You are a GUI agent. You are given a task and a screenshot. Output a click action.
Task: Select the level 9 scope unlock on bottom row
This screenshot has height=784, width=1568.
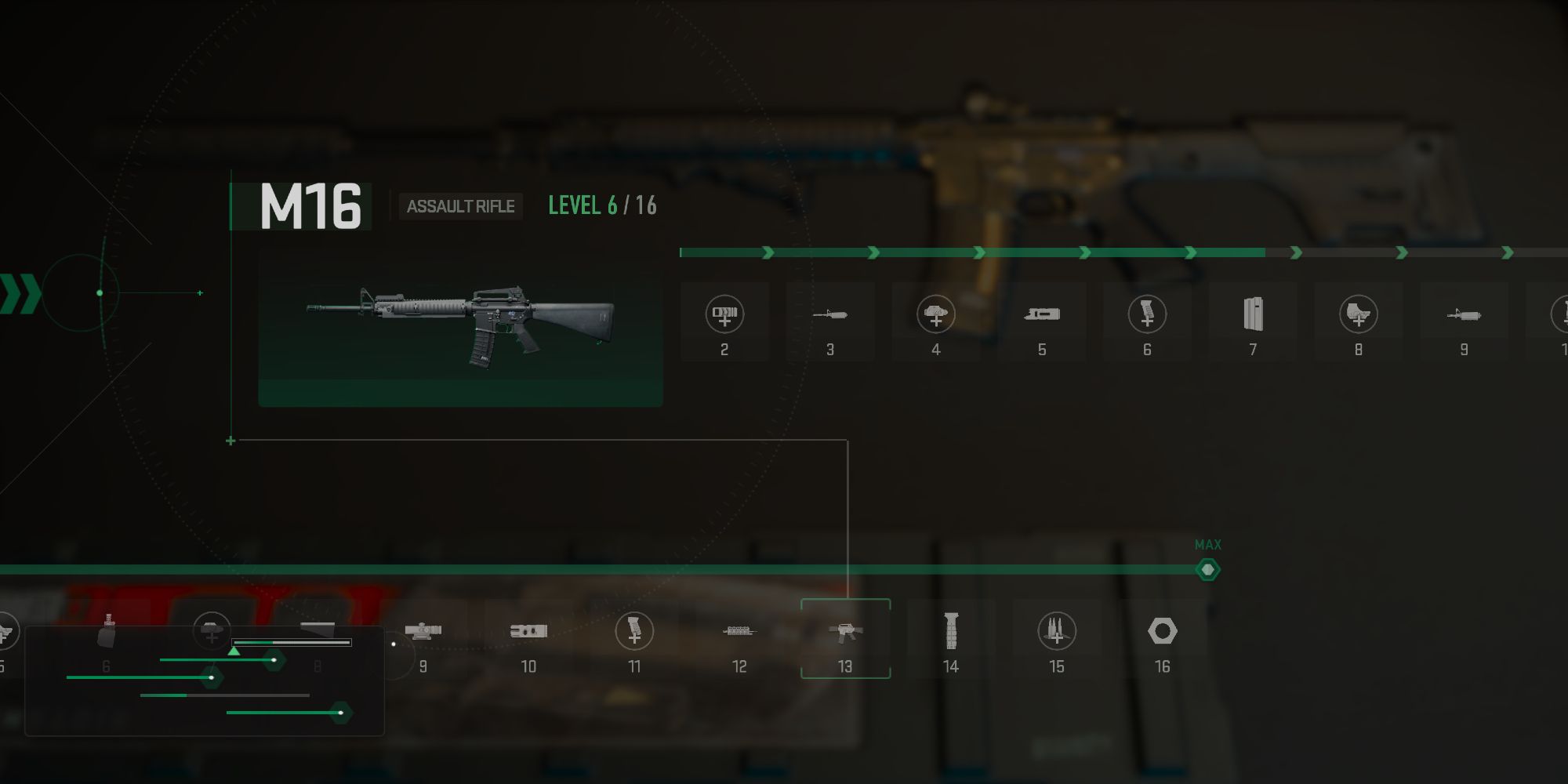423,631
